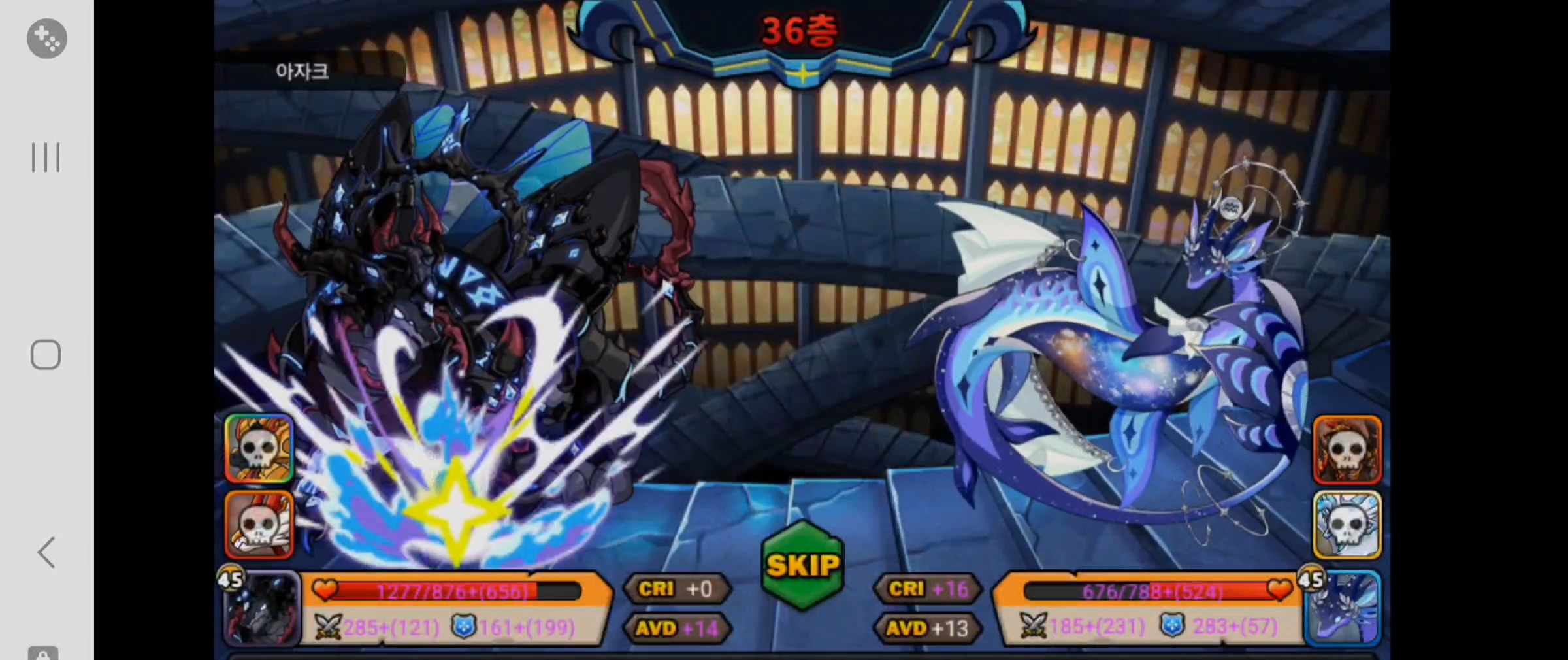Select the defeated orange enemy skull portrait

pyautogui.click(x=1347, y=450)
